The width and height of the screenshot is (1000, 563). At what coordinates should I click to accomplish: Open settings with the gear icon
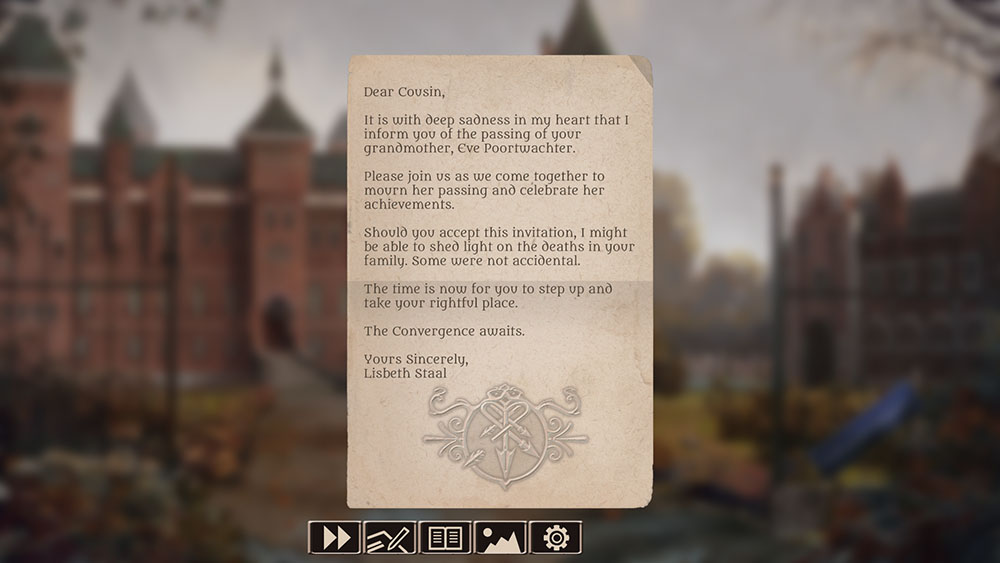tap(555, 537)
